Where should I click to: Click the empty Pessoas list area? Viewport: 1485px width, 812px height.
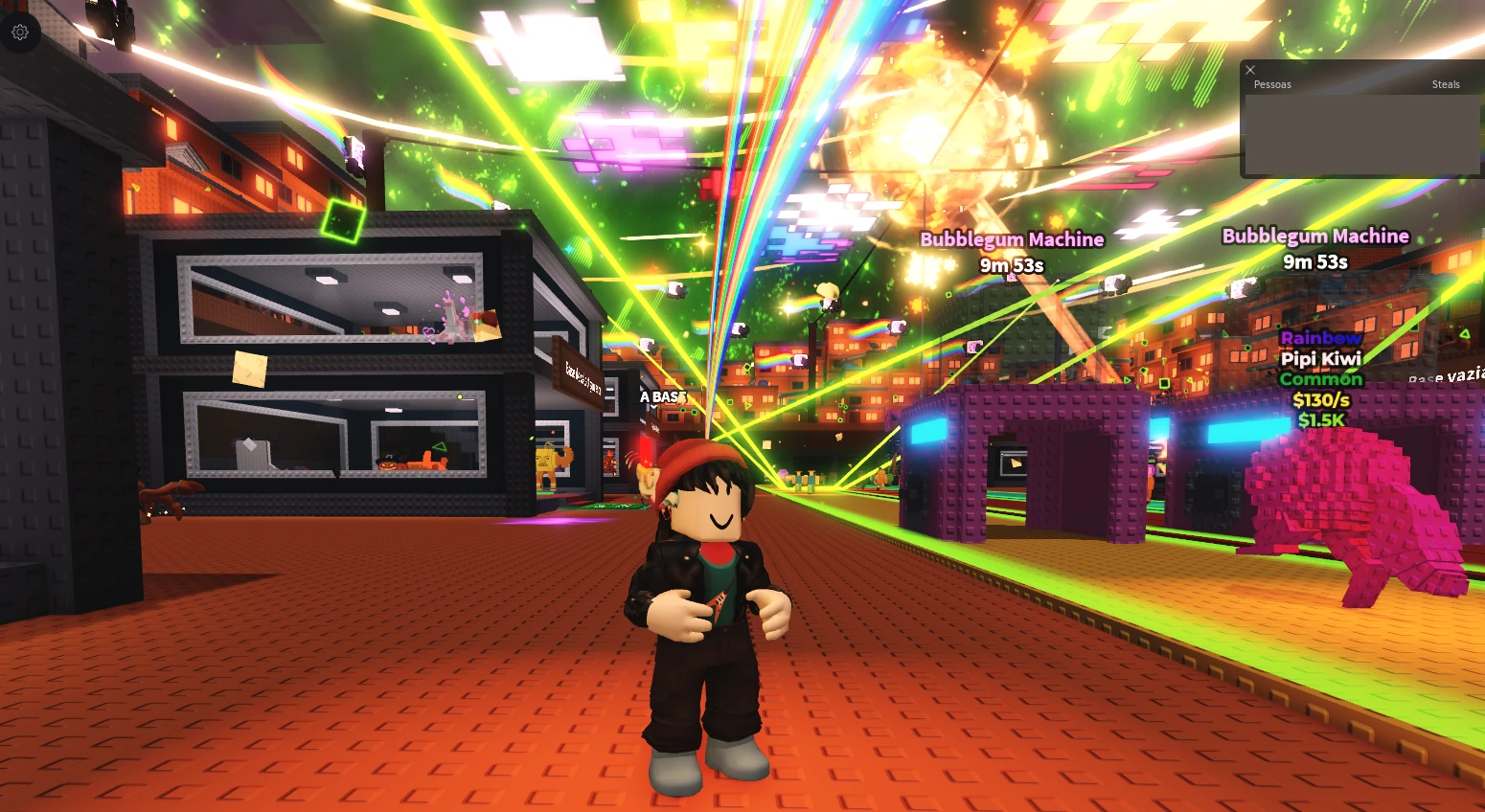[1360, 134]
